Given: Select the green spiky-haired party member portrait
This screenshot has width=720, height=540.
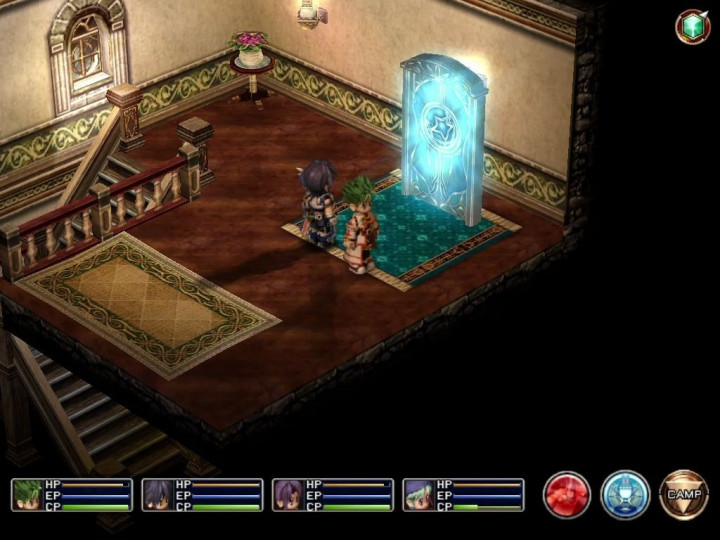Looking at the screenshot, I should coord(28,495).
